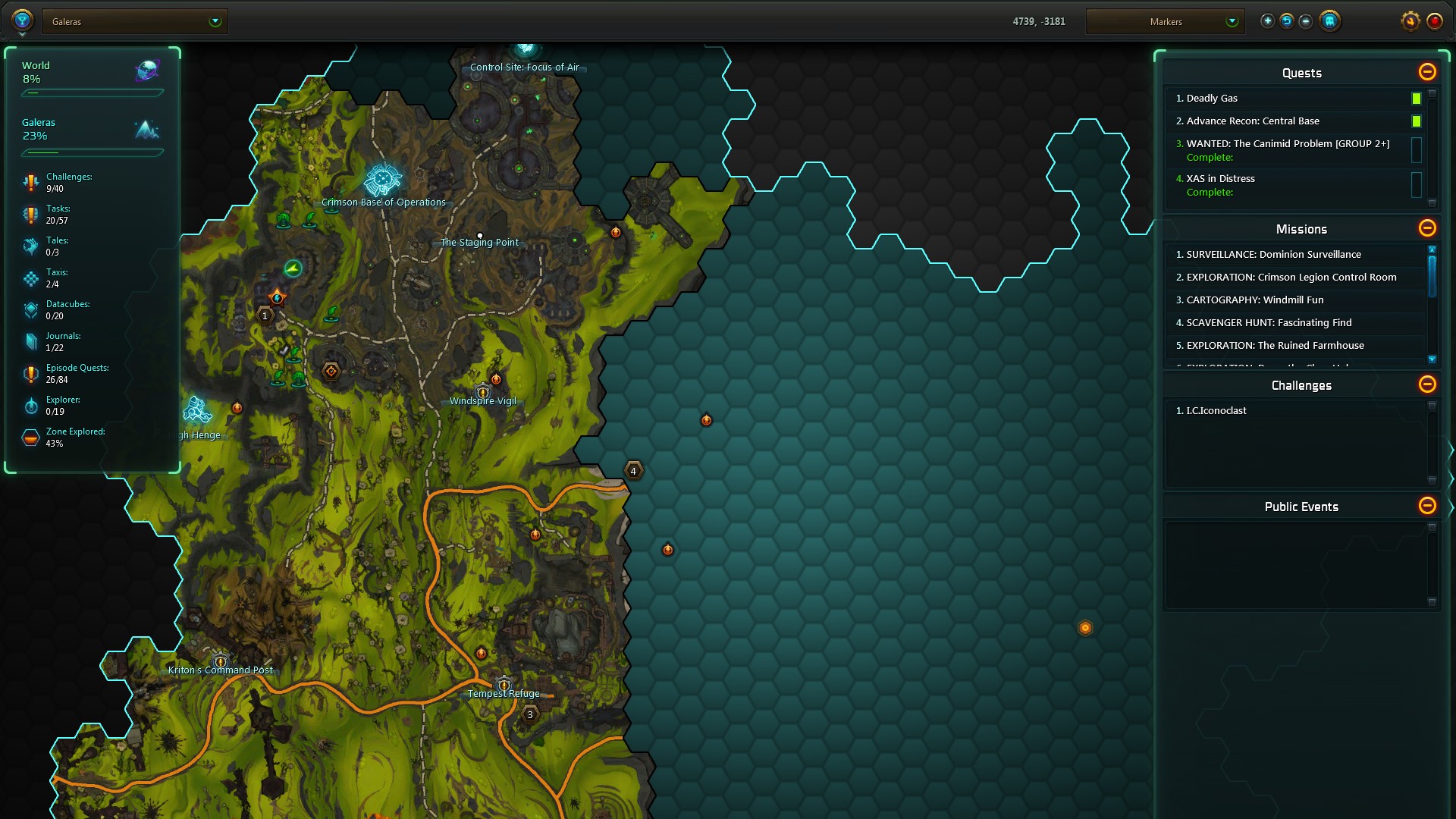The height and width of the screenshot is (819, 1456).
Task: Select the Deadly Gas quest
Action: [1212, 99]
